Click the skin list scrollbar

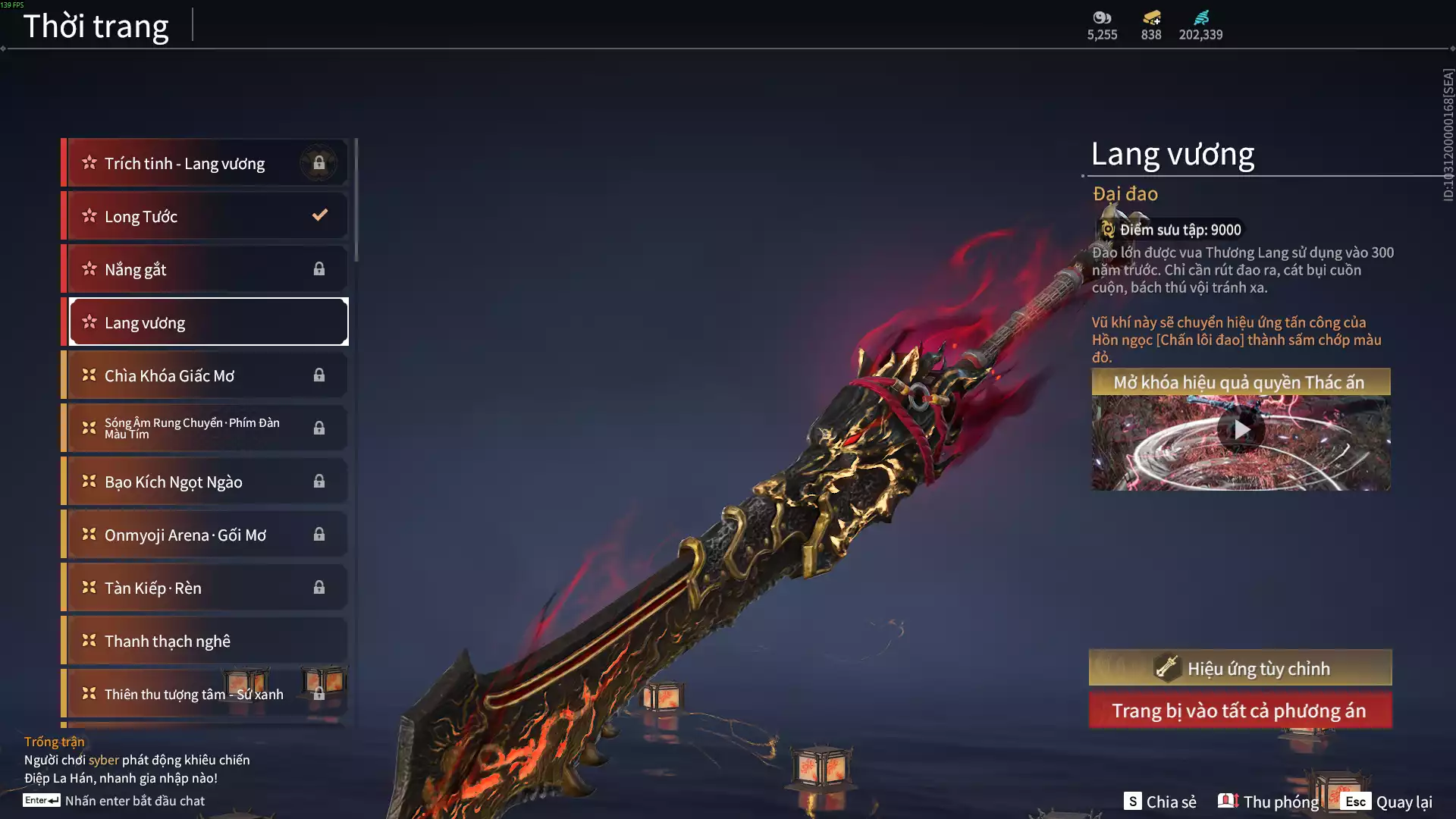click(x=356, y=201)
